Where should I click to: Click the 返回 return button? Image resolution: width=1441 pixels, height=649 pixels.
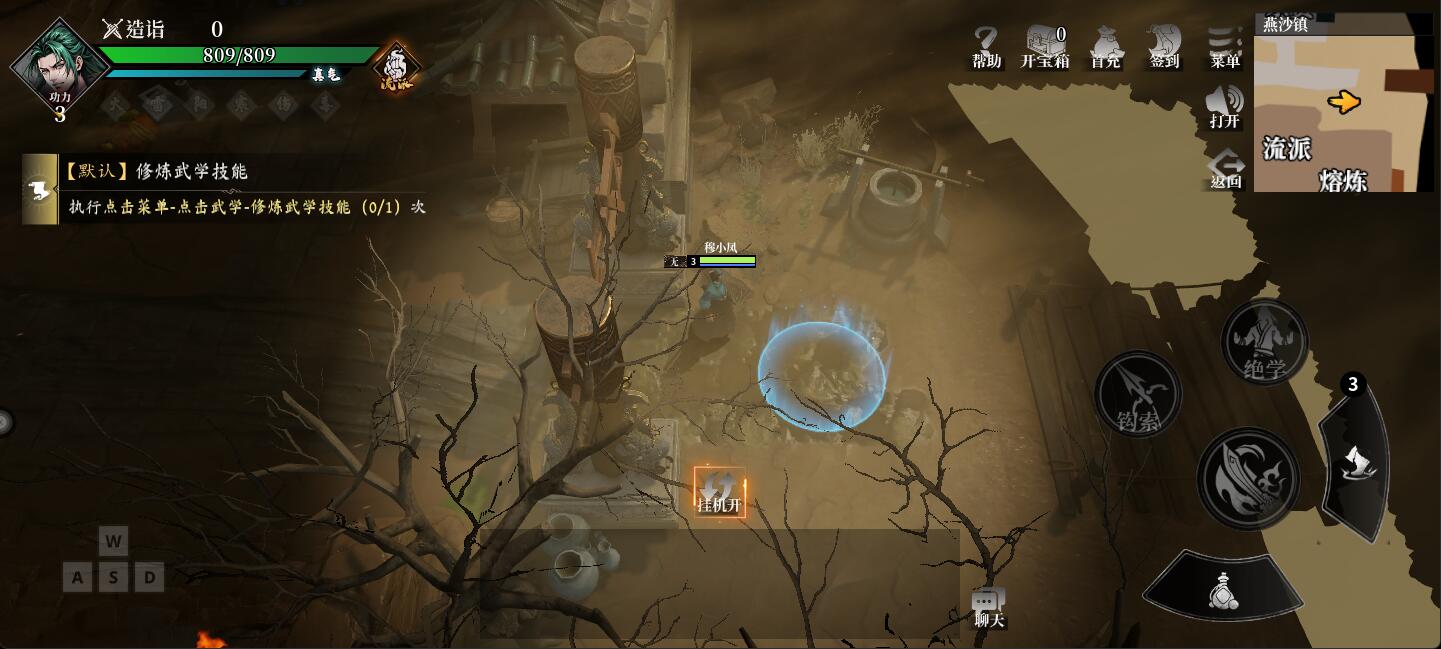1226,168
